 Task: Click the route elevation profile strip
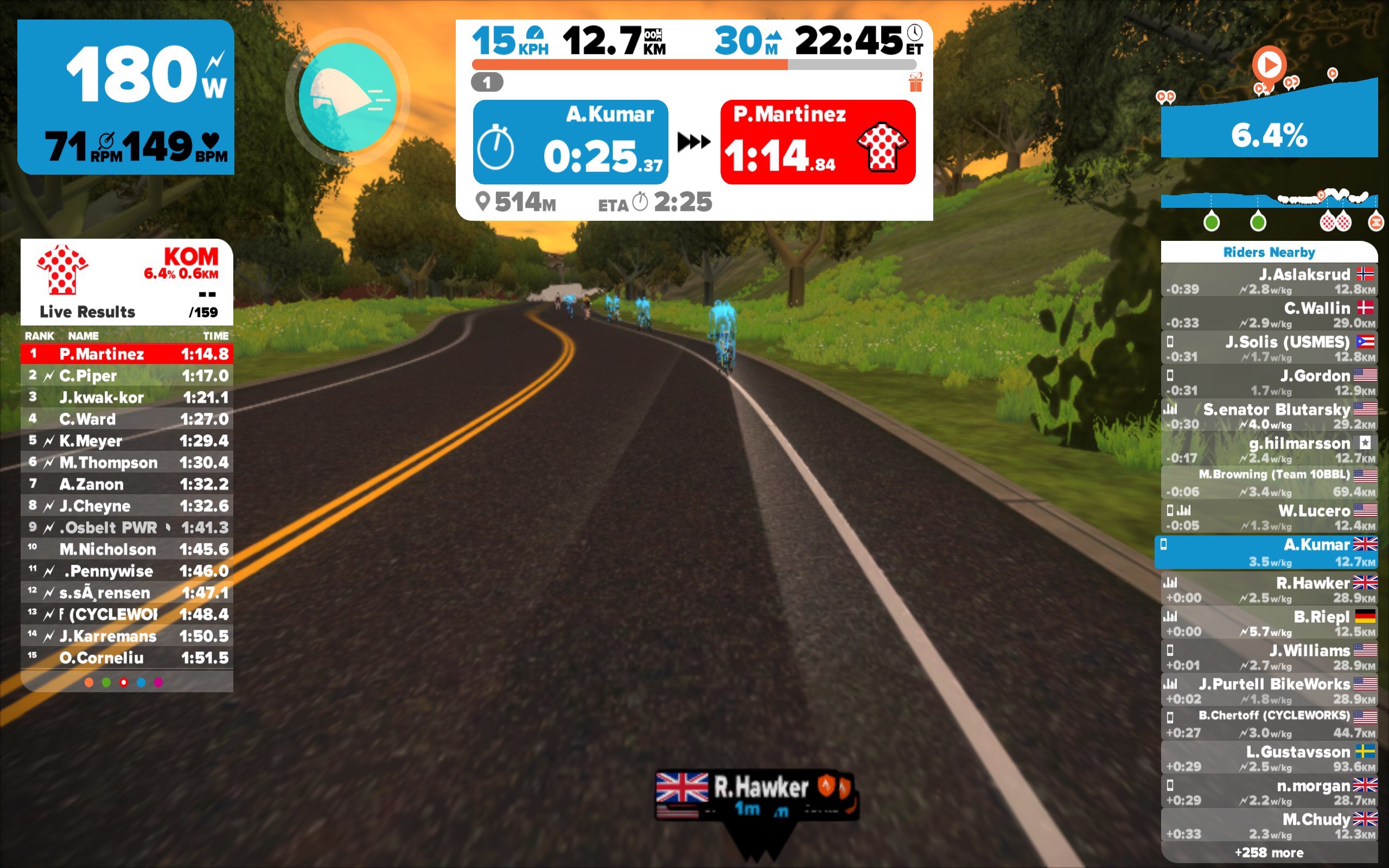coord(1269,201)
